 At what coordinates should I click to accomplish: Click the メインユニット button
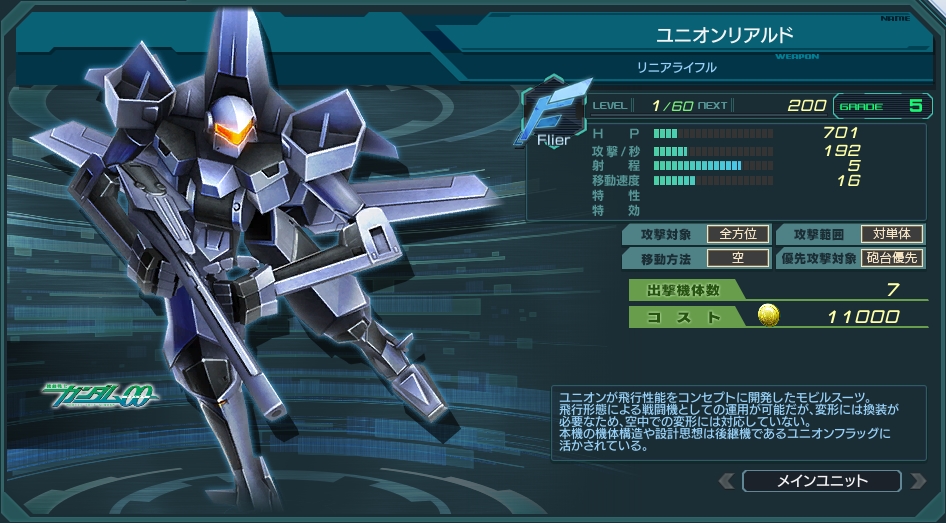point(821,481)
